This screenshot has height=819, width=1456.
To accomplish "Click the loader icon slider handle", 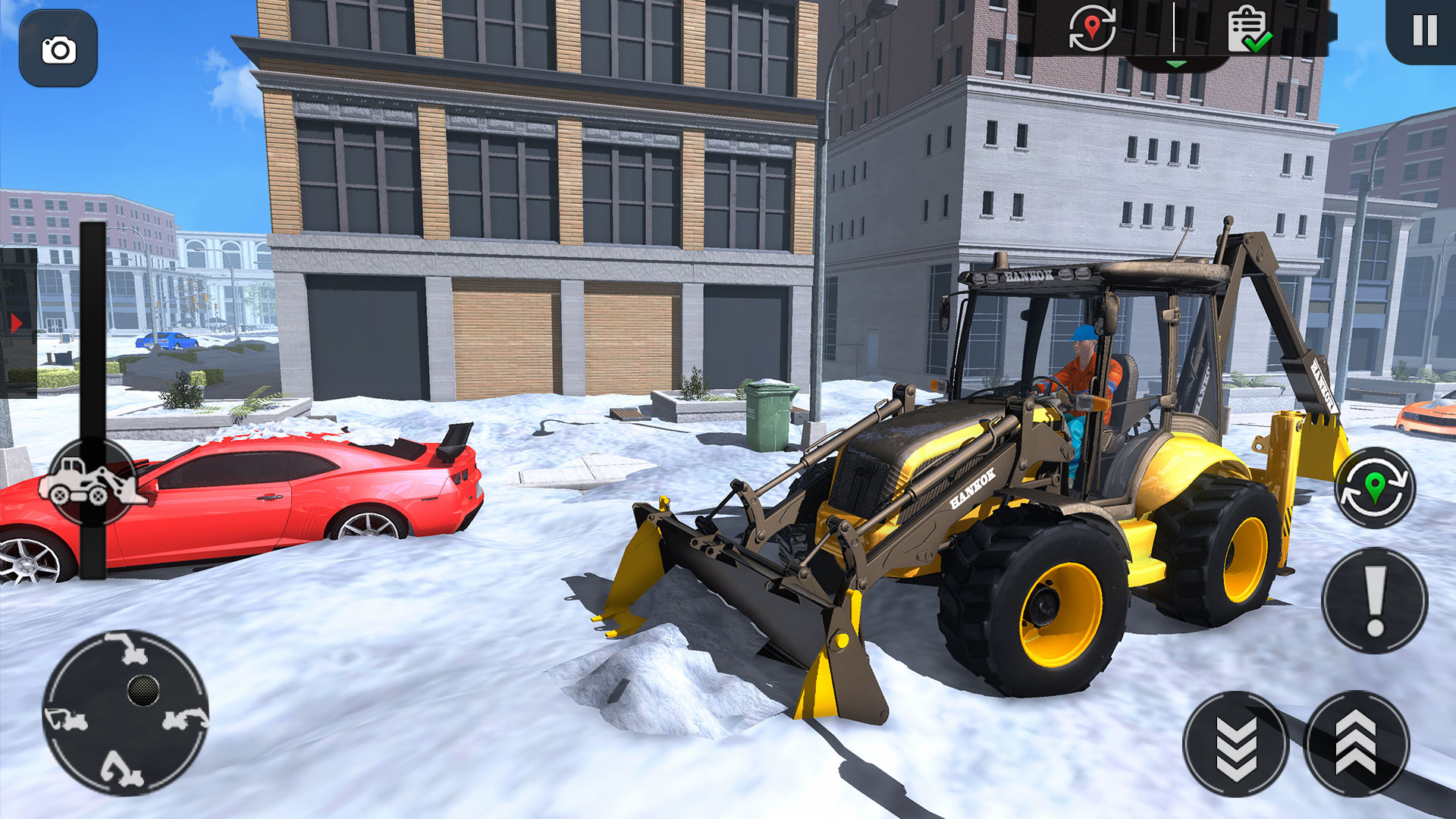I will (93, 482).
